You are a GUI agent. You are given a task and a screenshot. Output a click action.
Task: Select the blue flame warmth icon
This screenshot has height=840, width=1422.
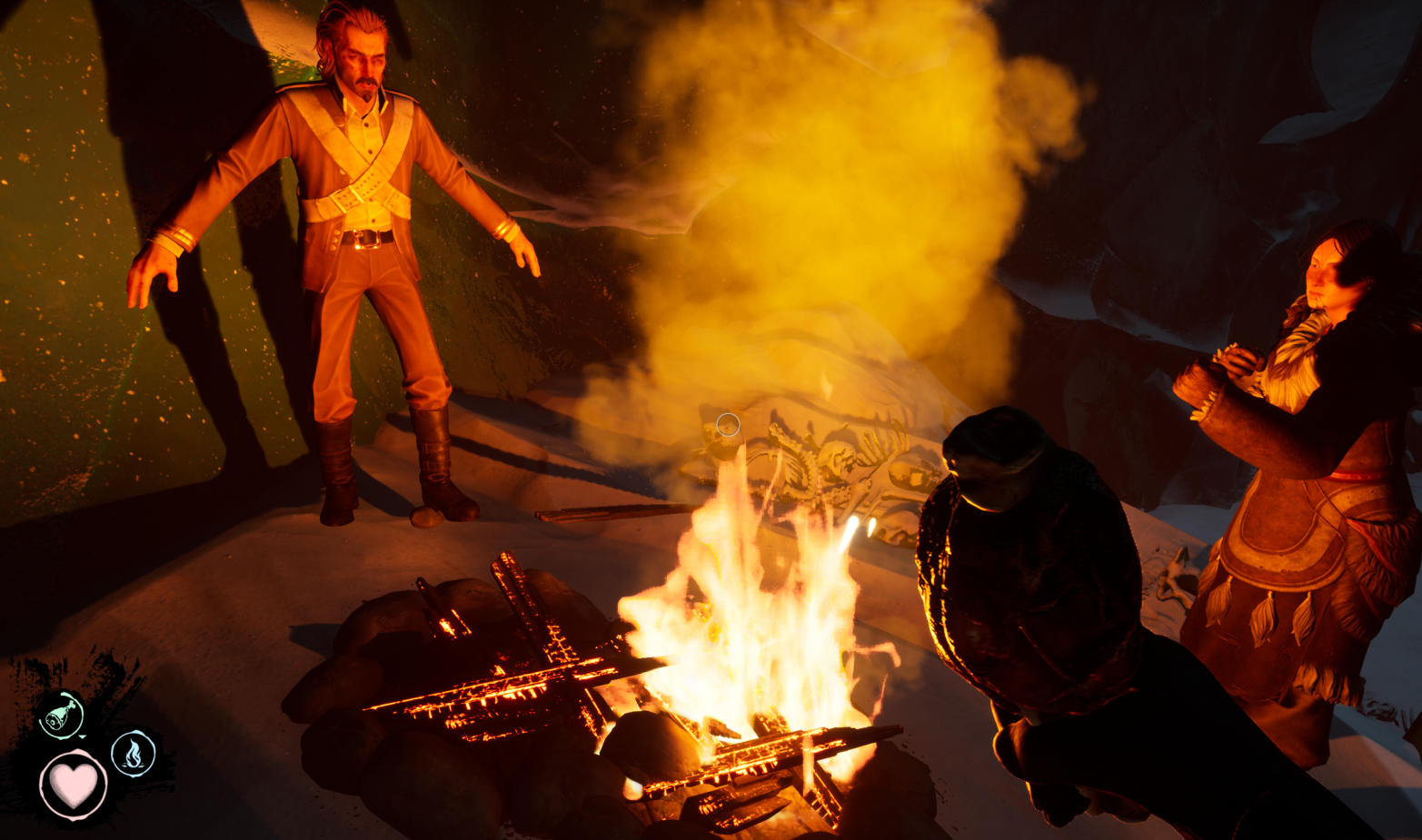(x=134, y=752)
